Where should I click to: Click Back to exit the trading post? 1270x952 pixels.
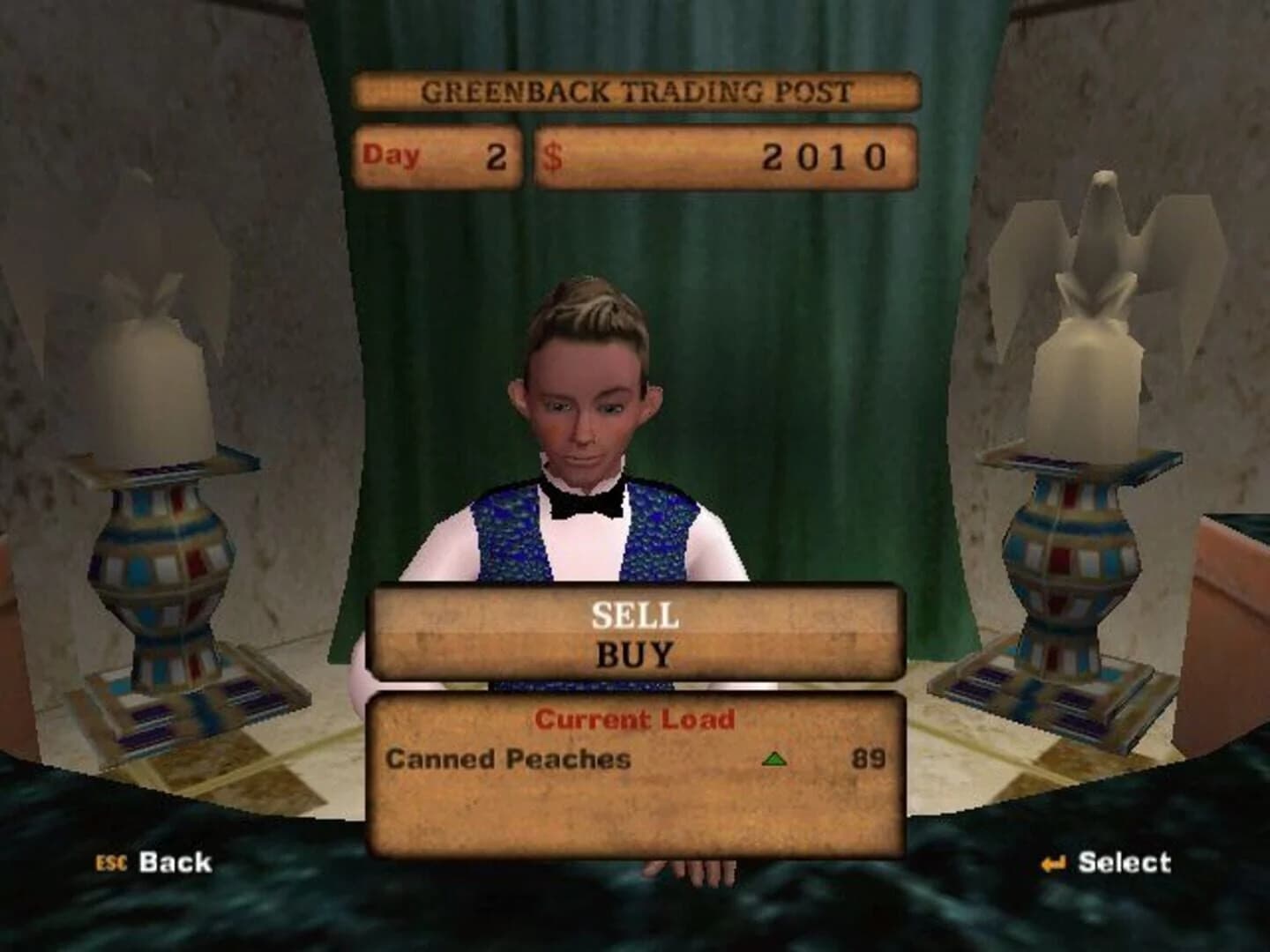[173, 860]
